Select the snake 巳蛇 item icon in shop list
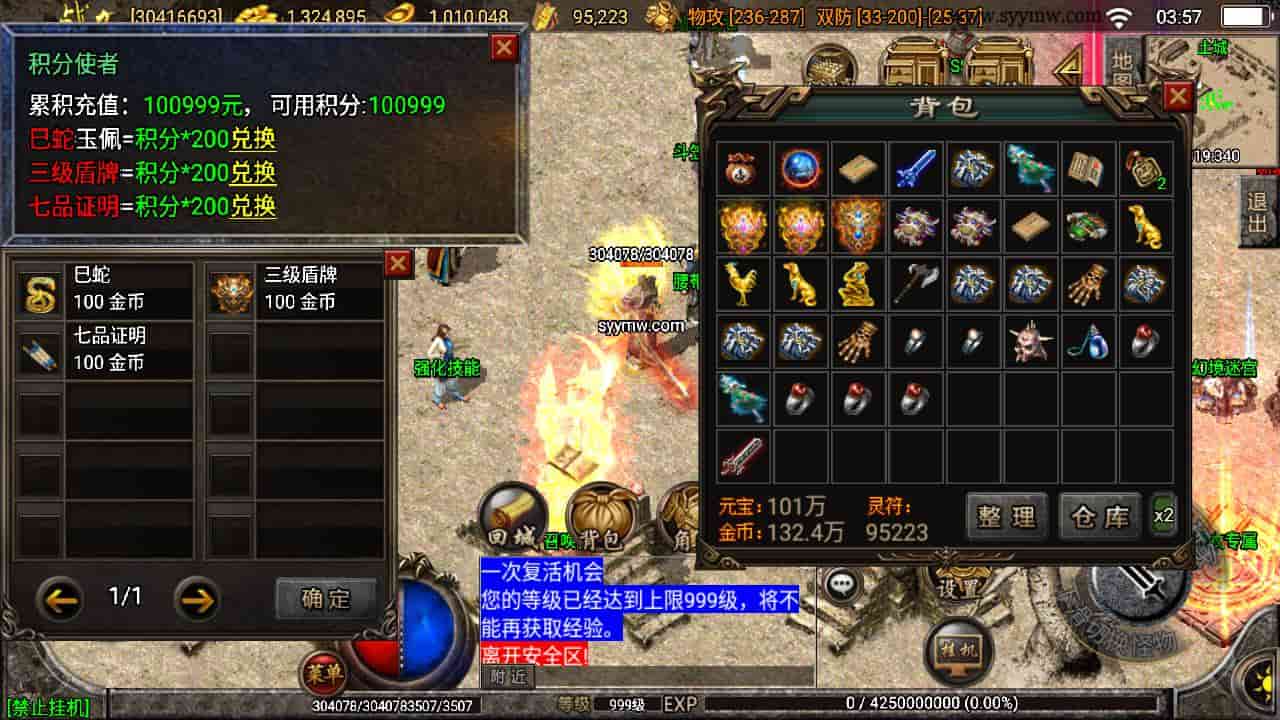The width and height of the screenshot is (1280, 720). click(40, 293)
